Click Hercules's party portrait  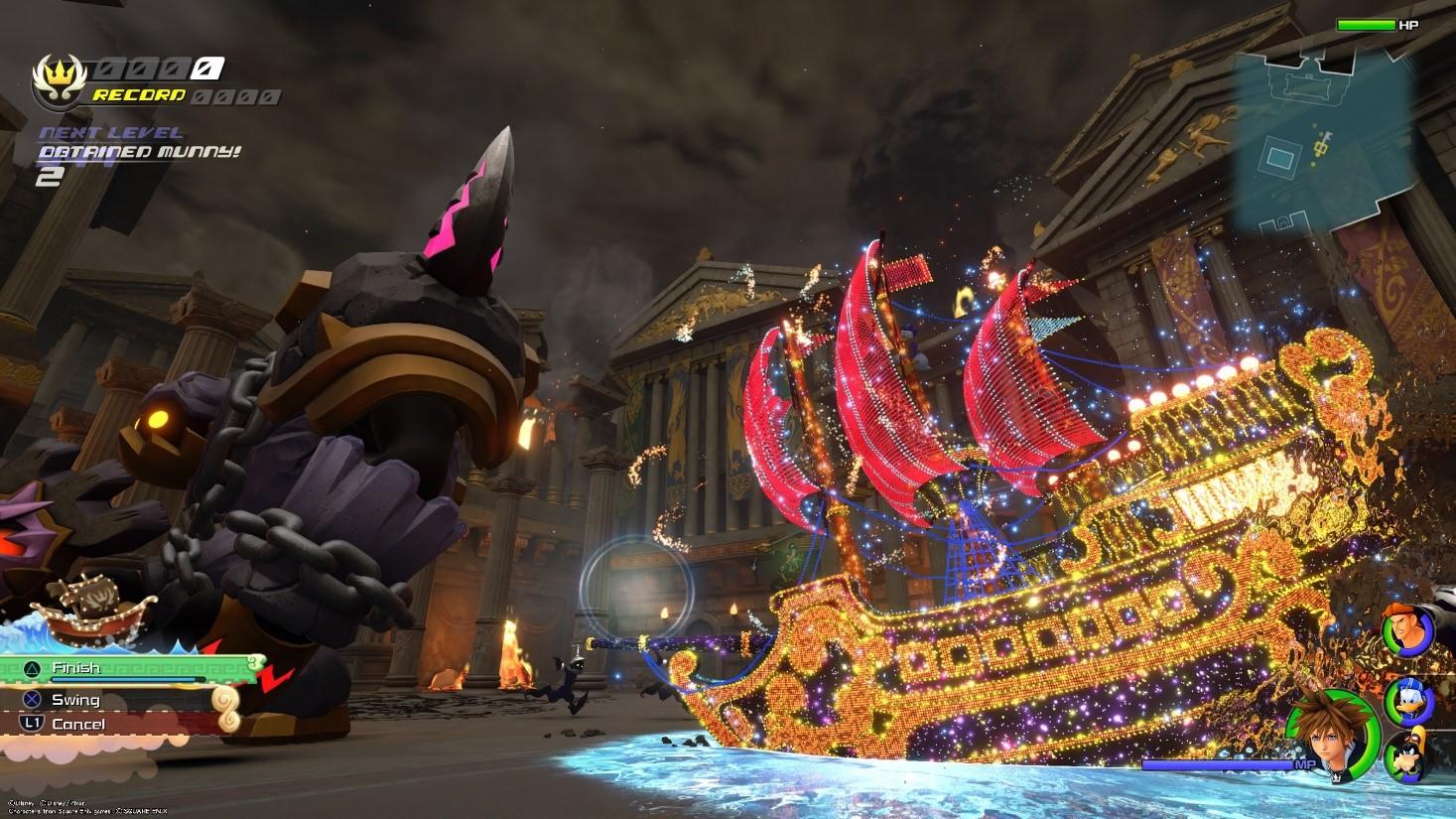click(x=1408, y=628)
